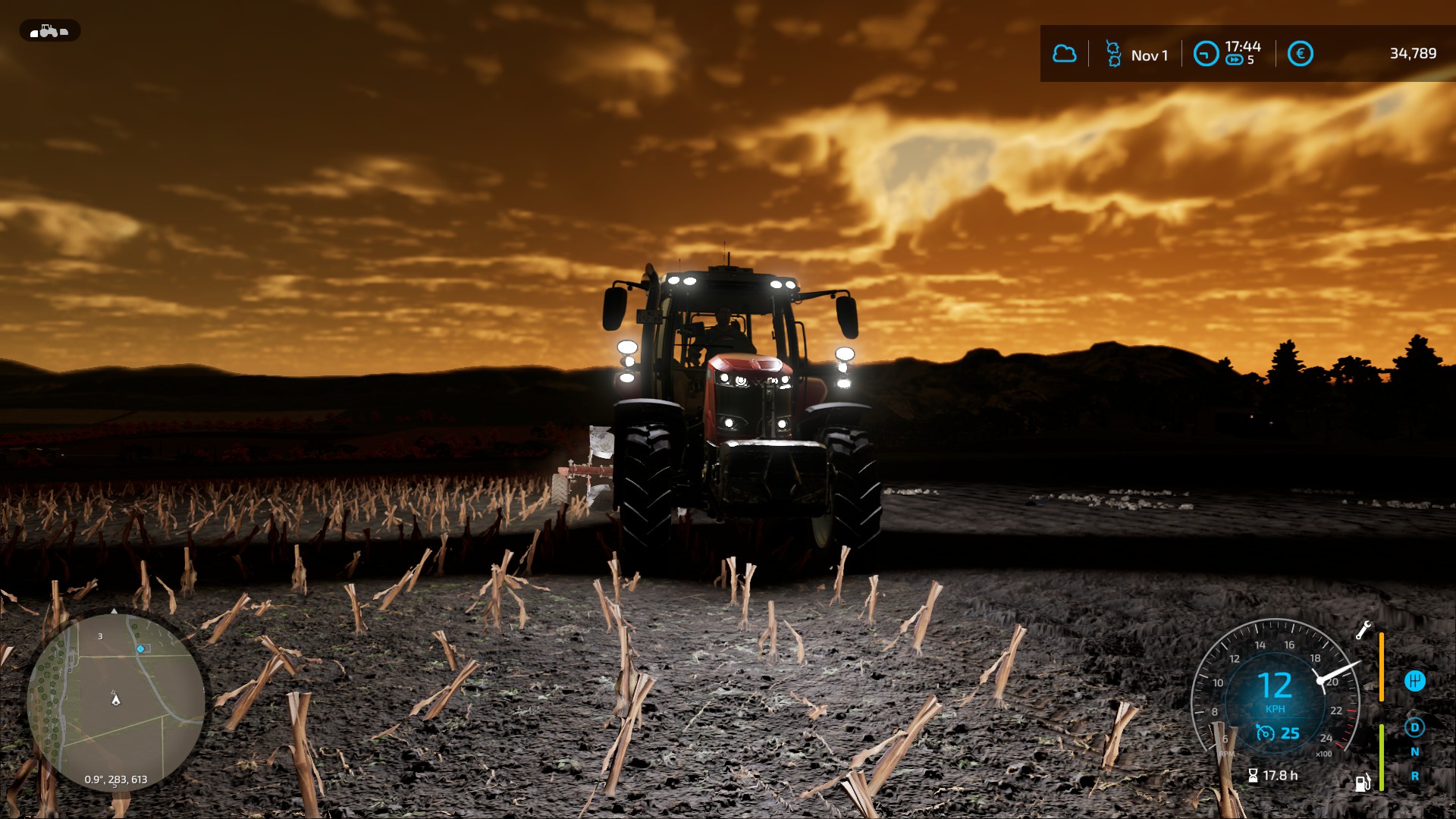Click the season icon next to Nov 1
Viewport: 1456px width, 819px height.
pyautogui.click(x=1112, y=54)
